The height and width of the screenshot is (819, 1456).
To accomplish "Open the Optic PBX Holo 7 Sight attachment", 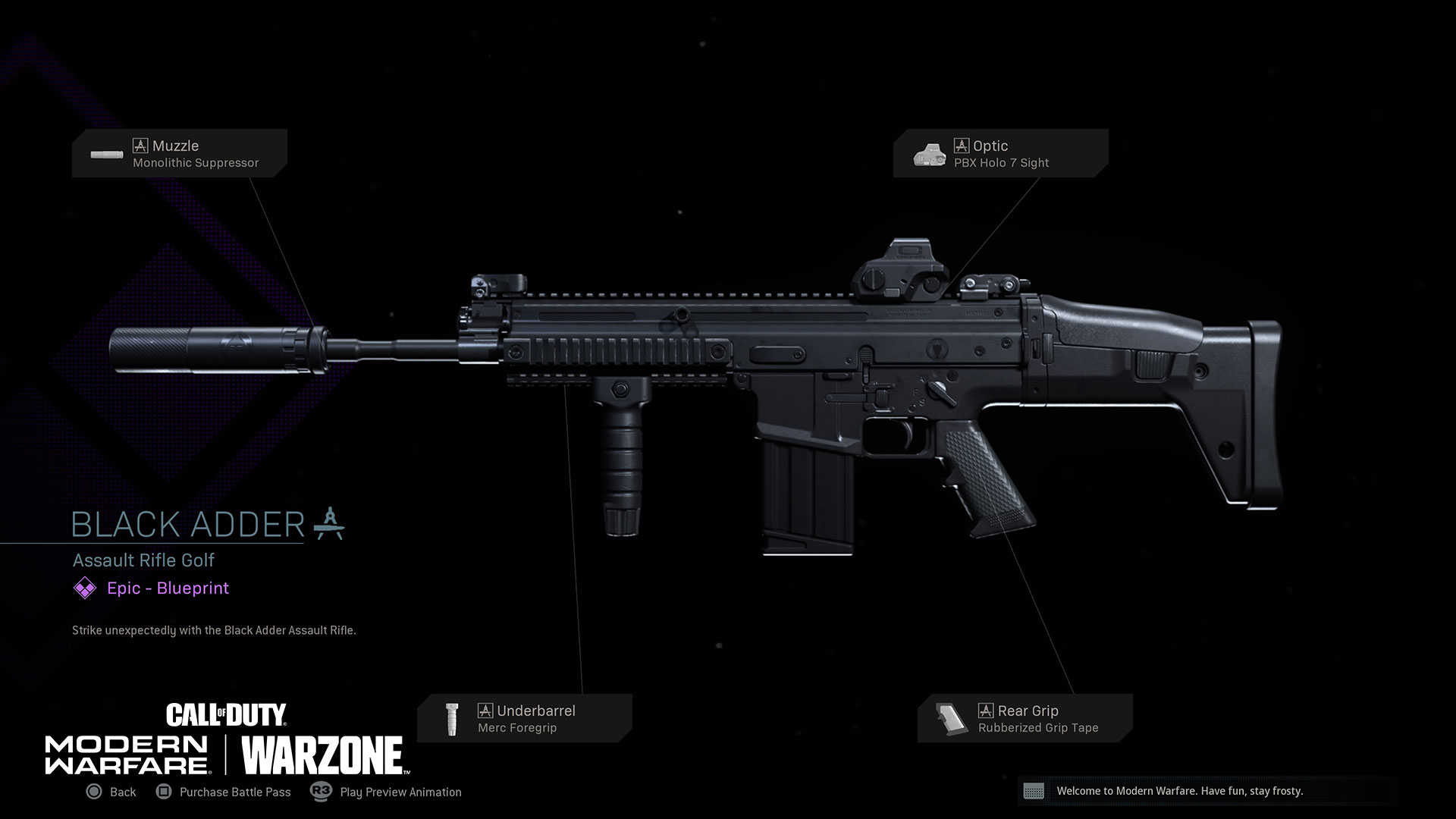I will (x=1000, y=153).
